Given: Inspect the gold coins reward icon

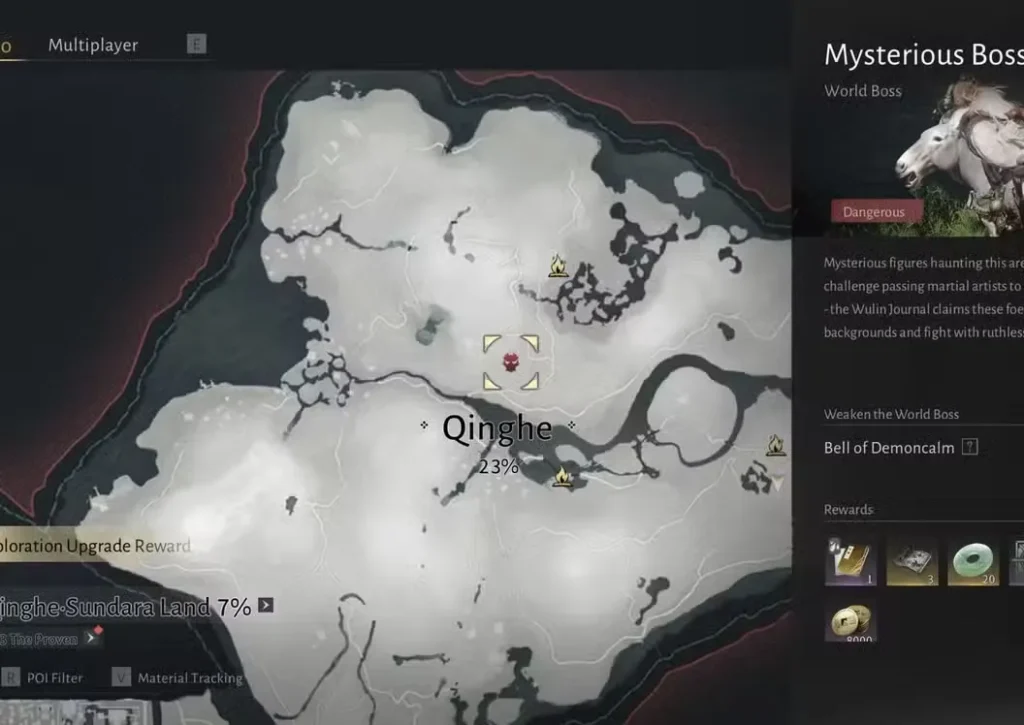Looking at the screenshot, I should 850,620.
